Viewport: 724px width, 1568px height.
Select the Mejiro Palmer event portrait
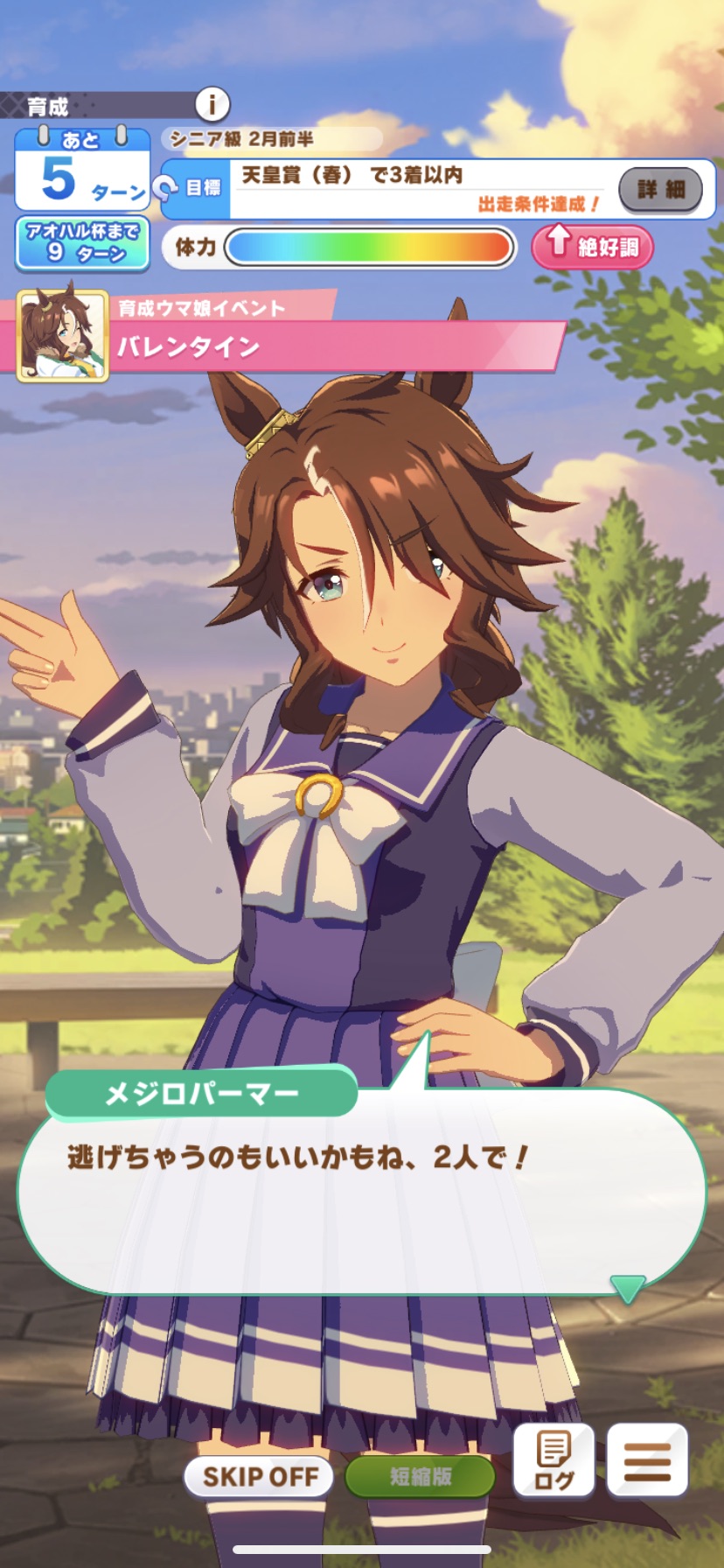coord(63,335)
